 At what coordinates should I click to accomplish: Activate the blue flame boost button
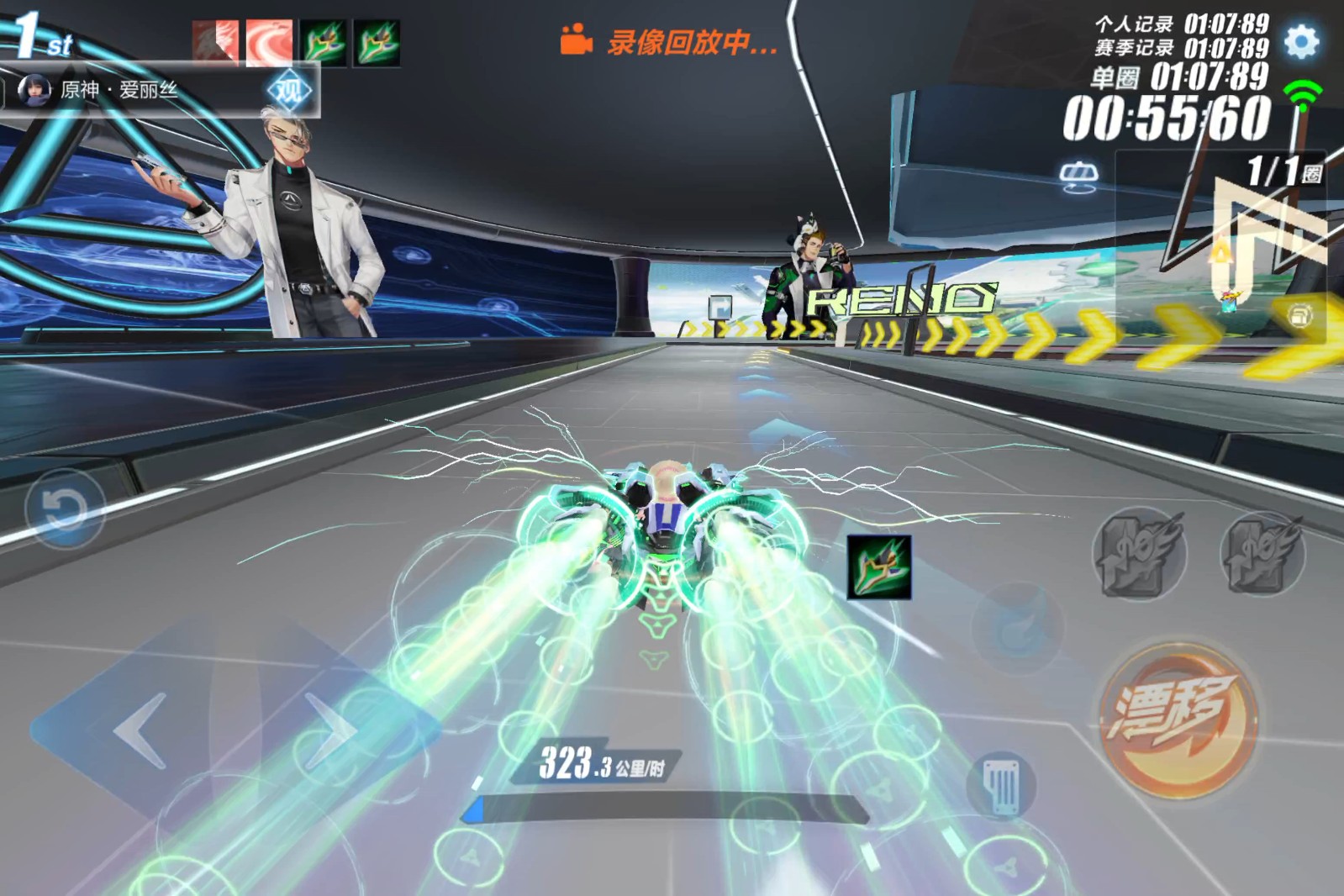click(1018, 626)
